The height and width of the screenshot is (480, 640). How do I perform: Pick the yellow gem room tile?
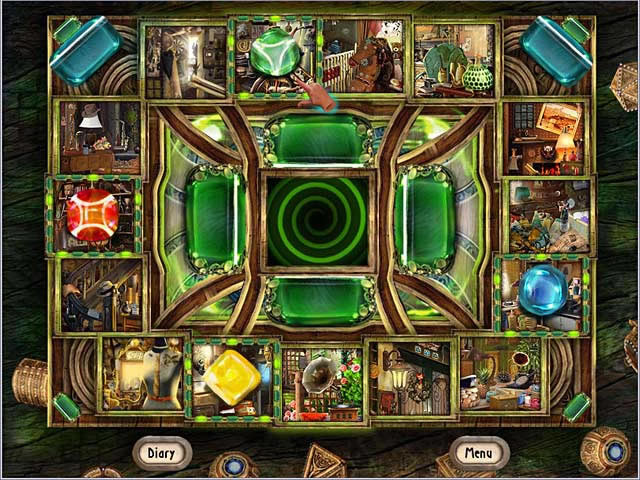coord(233,377)
